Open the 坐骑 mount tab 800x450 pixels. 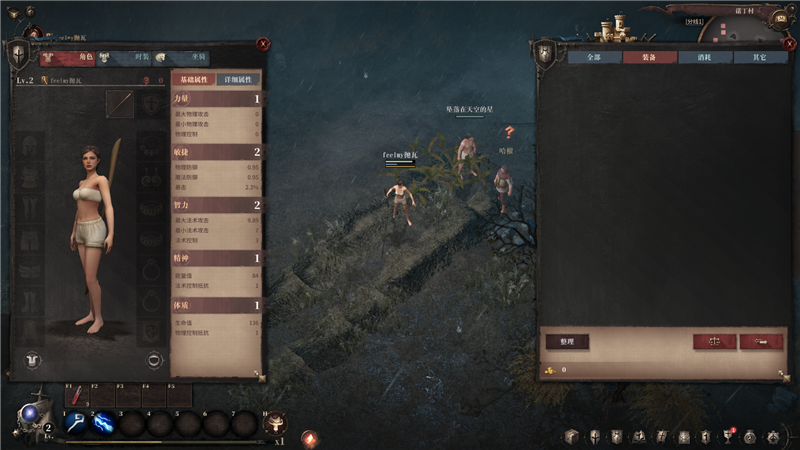[x=184, y=58]
